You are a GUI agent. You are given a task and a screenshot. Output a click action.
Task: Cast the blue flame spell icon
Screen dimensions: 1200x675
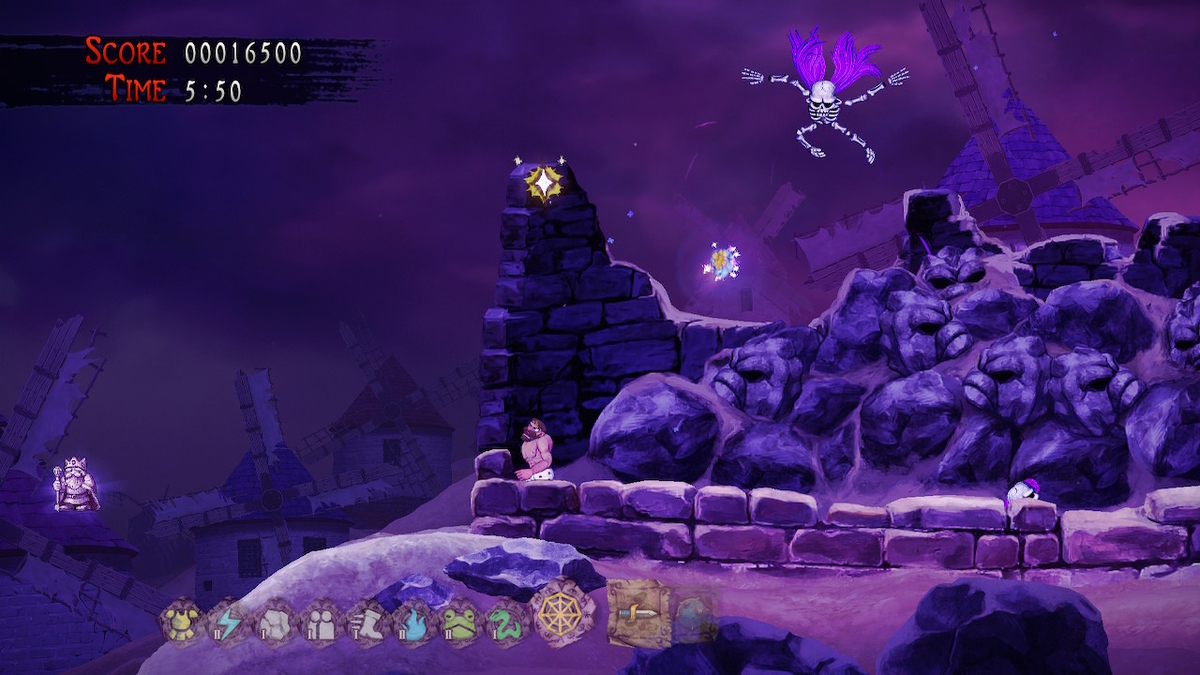click(x=414, y=624)
